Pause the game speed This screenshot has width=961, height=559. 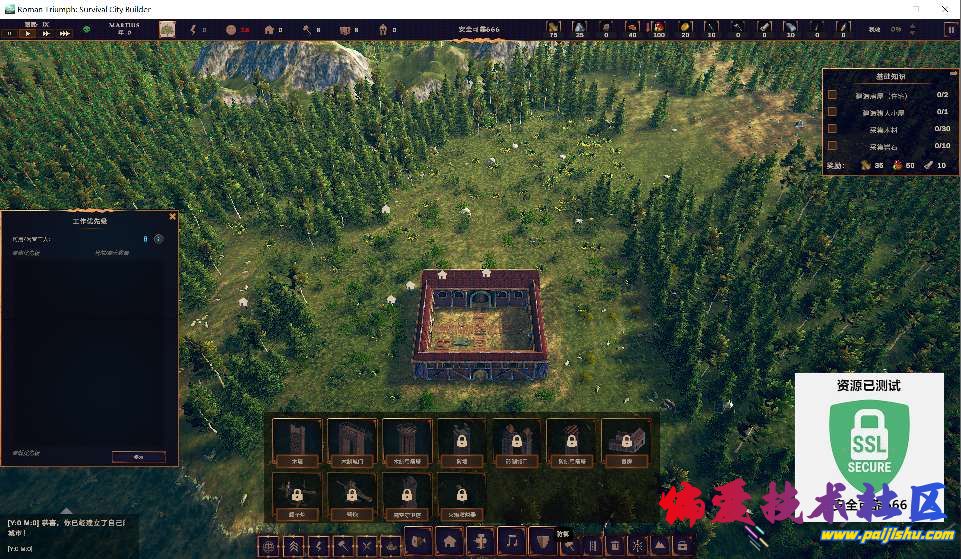tap(10, 33)
